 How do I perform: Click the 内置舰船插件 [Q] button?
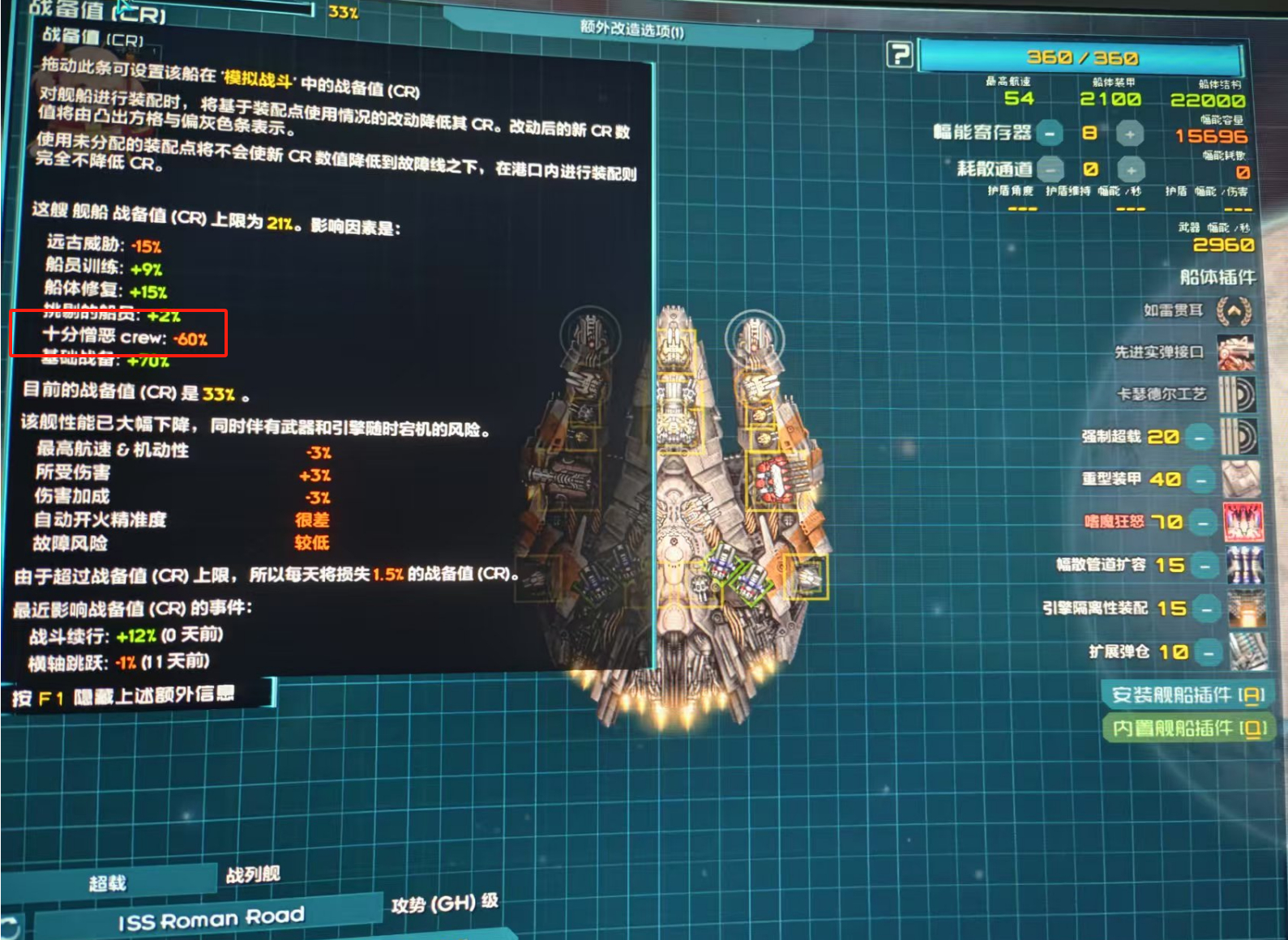(x=1188, y=728)
